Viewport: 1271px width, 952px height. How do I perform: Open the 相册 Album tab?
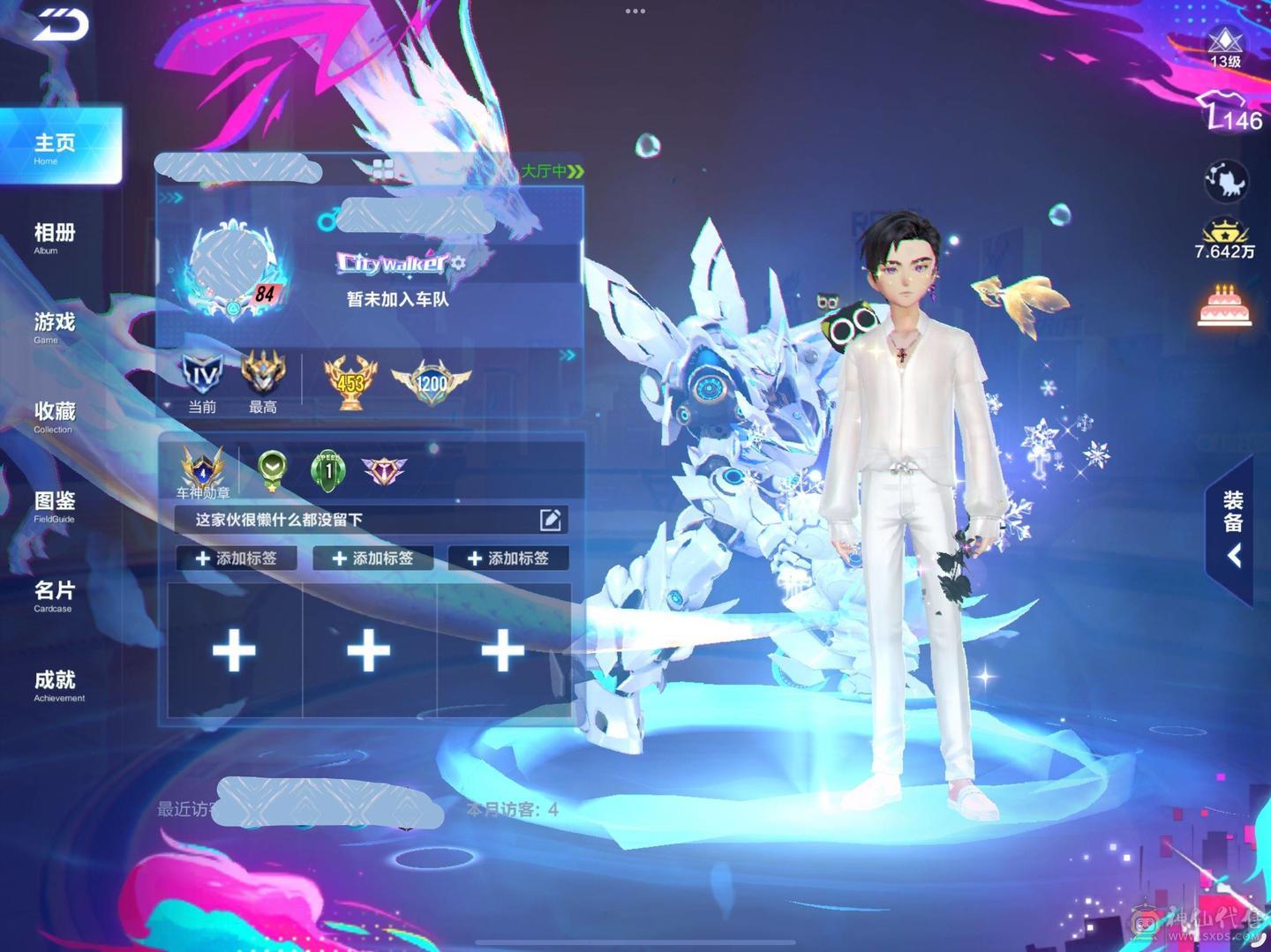[55, 236]
